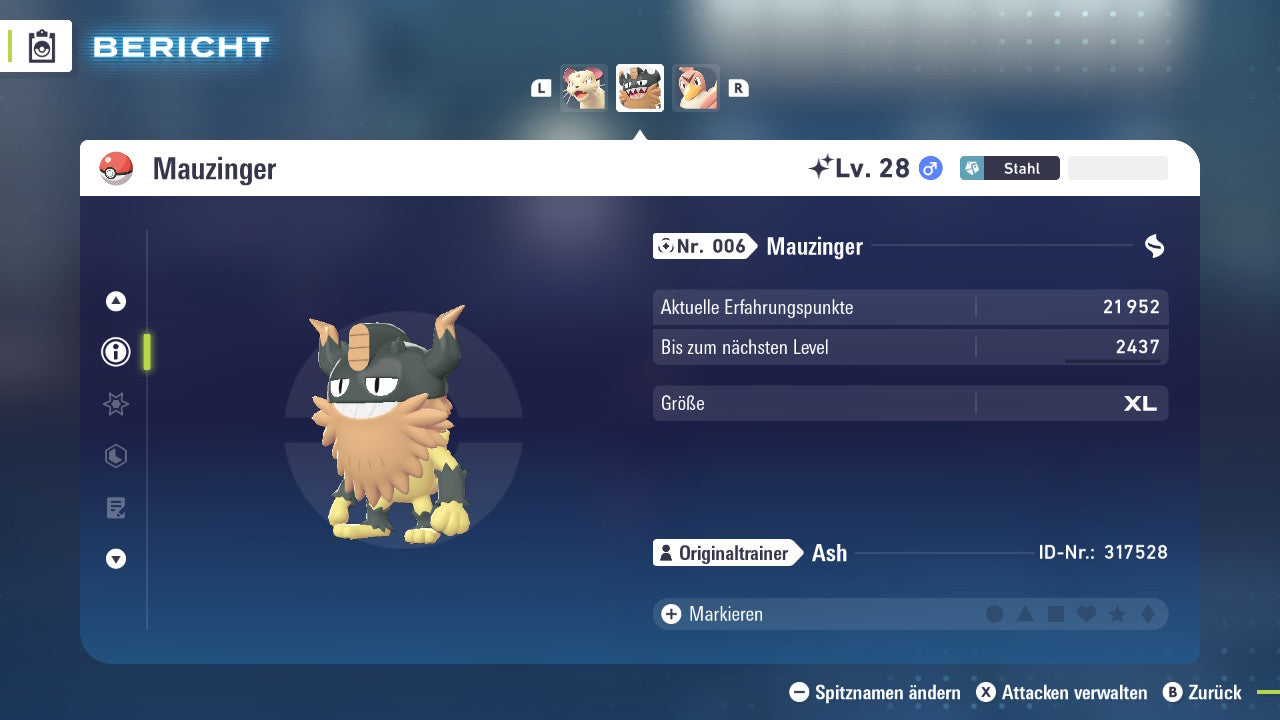Open the hexagon stats panel in sidebar
Screen dimensions: 1280x720
point(115,456)
